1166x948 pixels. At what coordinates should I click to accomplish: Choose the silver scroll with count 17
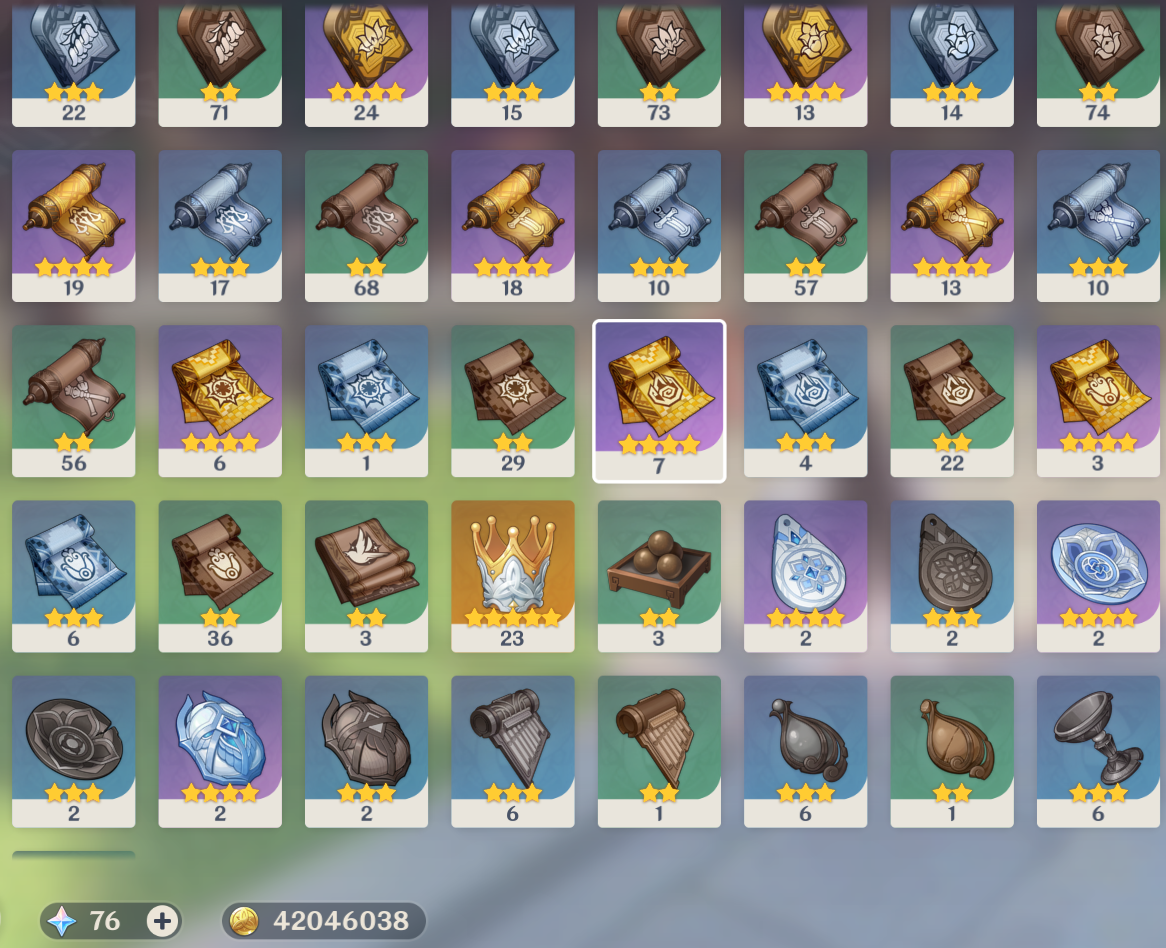pyautogui.click(x=219, y=225)
